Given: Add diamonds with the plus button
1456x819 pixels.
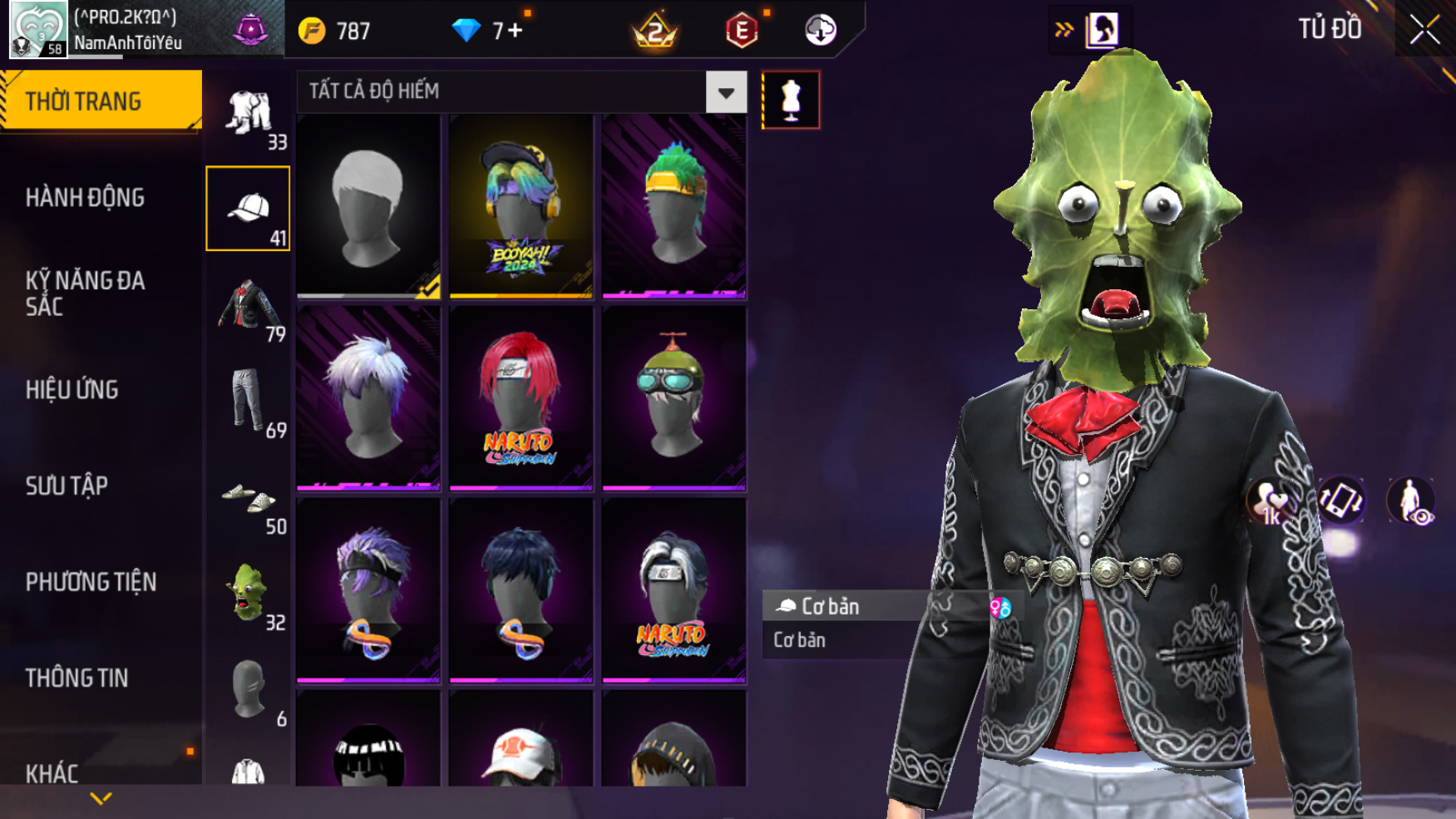Looking at the screenshot, I should (515, 31).
